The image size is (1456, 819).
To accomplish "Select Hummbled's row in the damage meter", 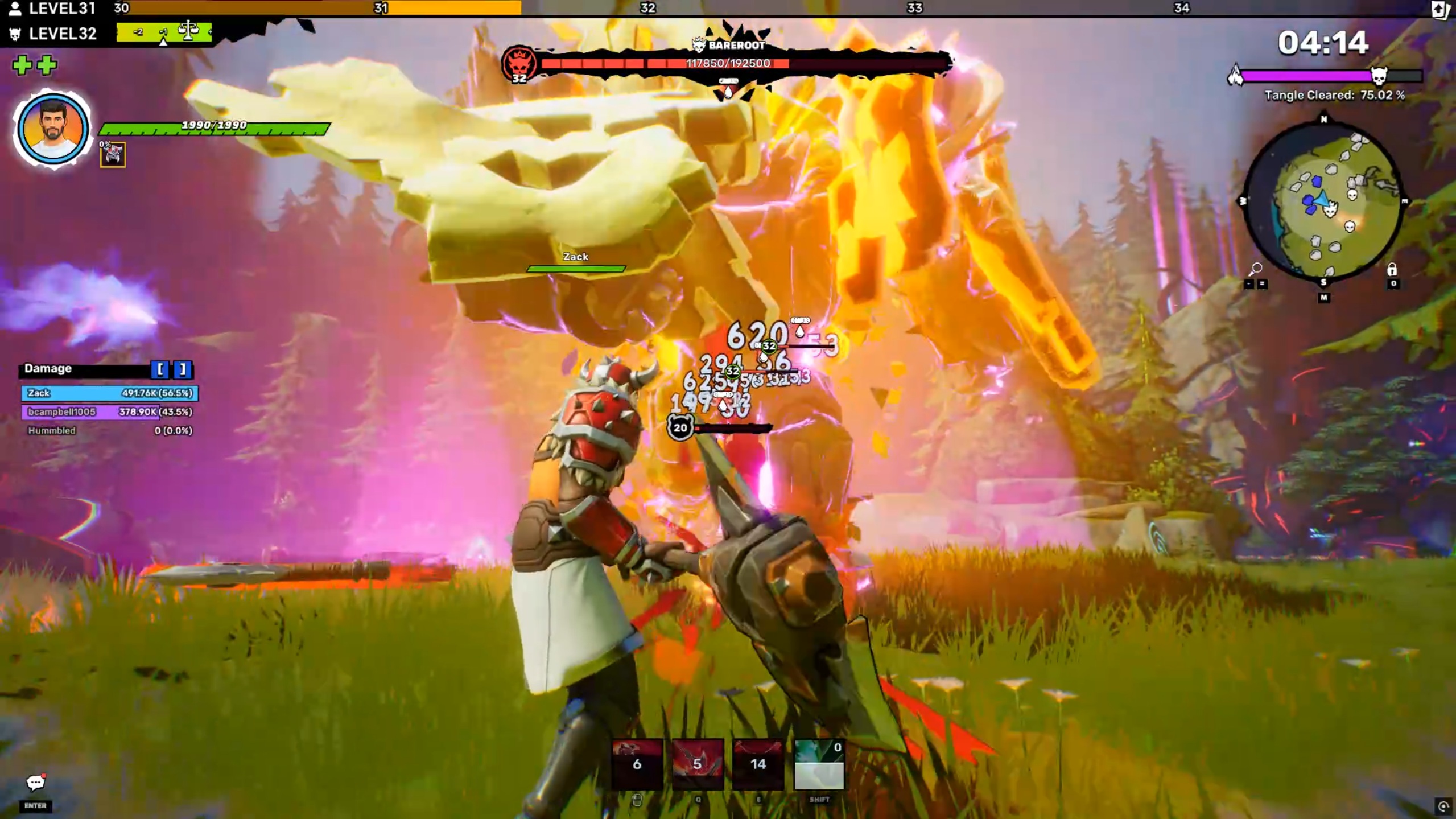I will pyautogui.click(x=110, y=431).
